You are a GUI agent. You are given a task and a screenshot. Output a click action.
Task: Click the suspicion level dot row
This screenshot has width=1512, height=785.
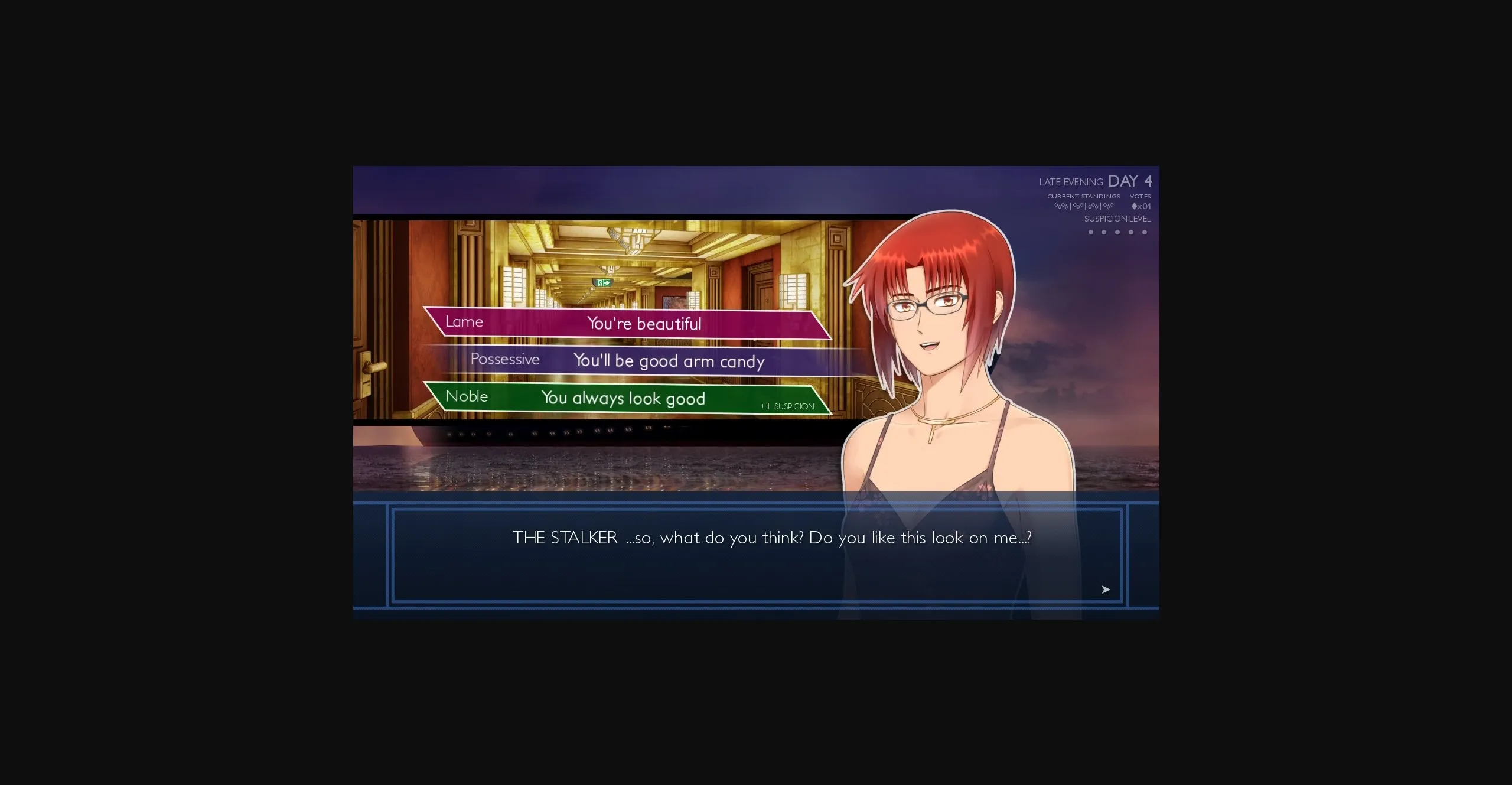(x=1116, y=233)
